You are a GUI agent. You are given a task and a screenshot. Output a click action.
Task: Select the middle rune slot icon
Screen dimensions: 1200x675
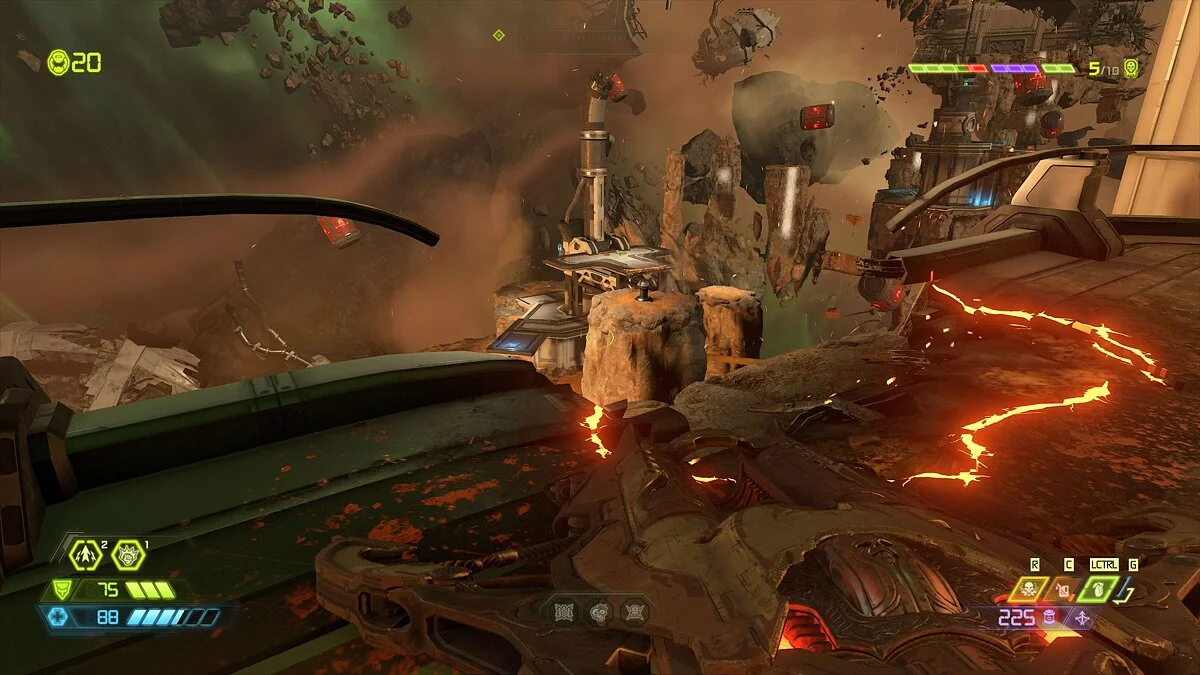tap(598, 612)
